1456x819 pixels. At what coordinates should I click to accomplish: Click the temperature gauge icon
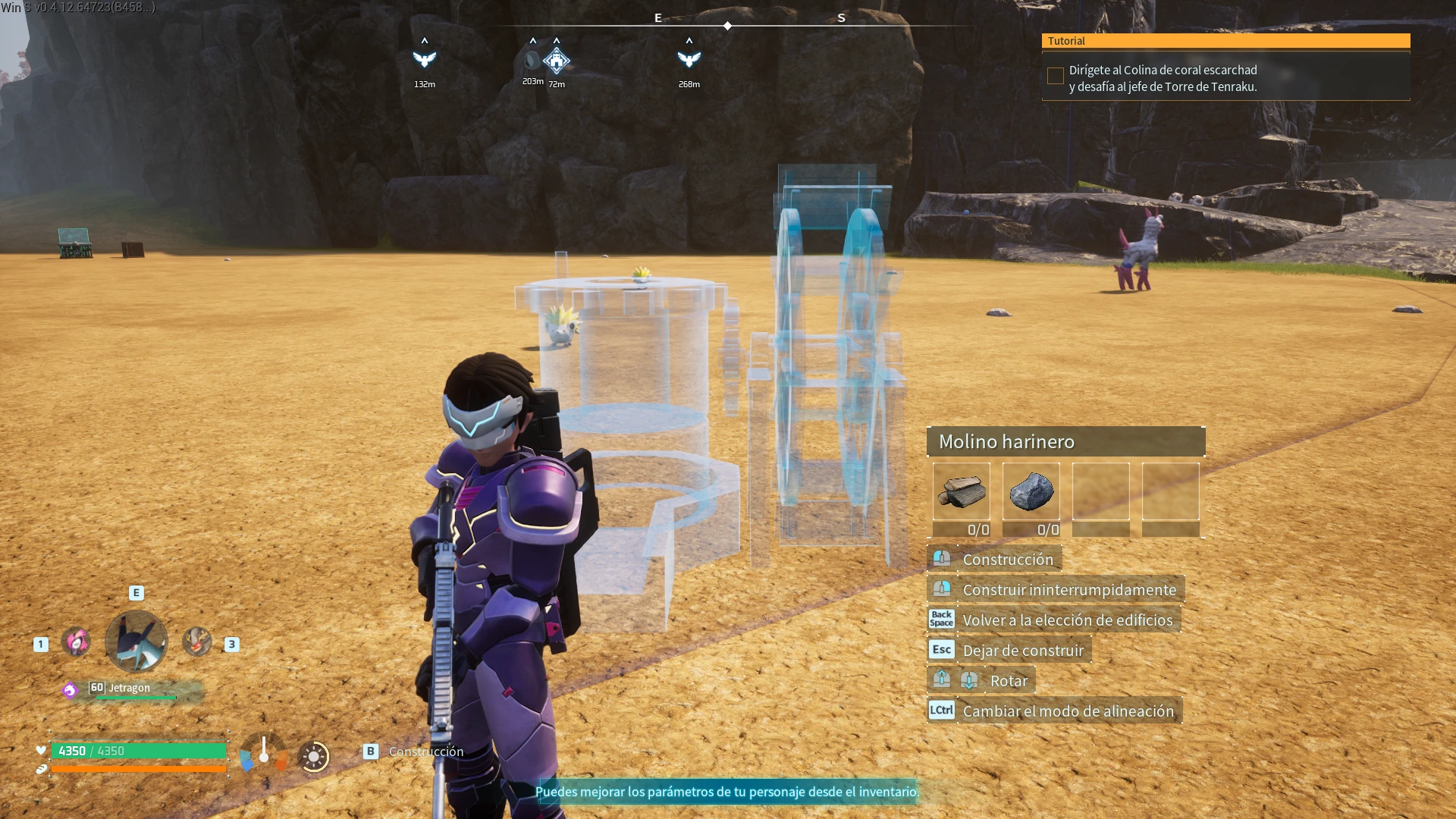pyautogui.click(x=264, y=752)
